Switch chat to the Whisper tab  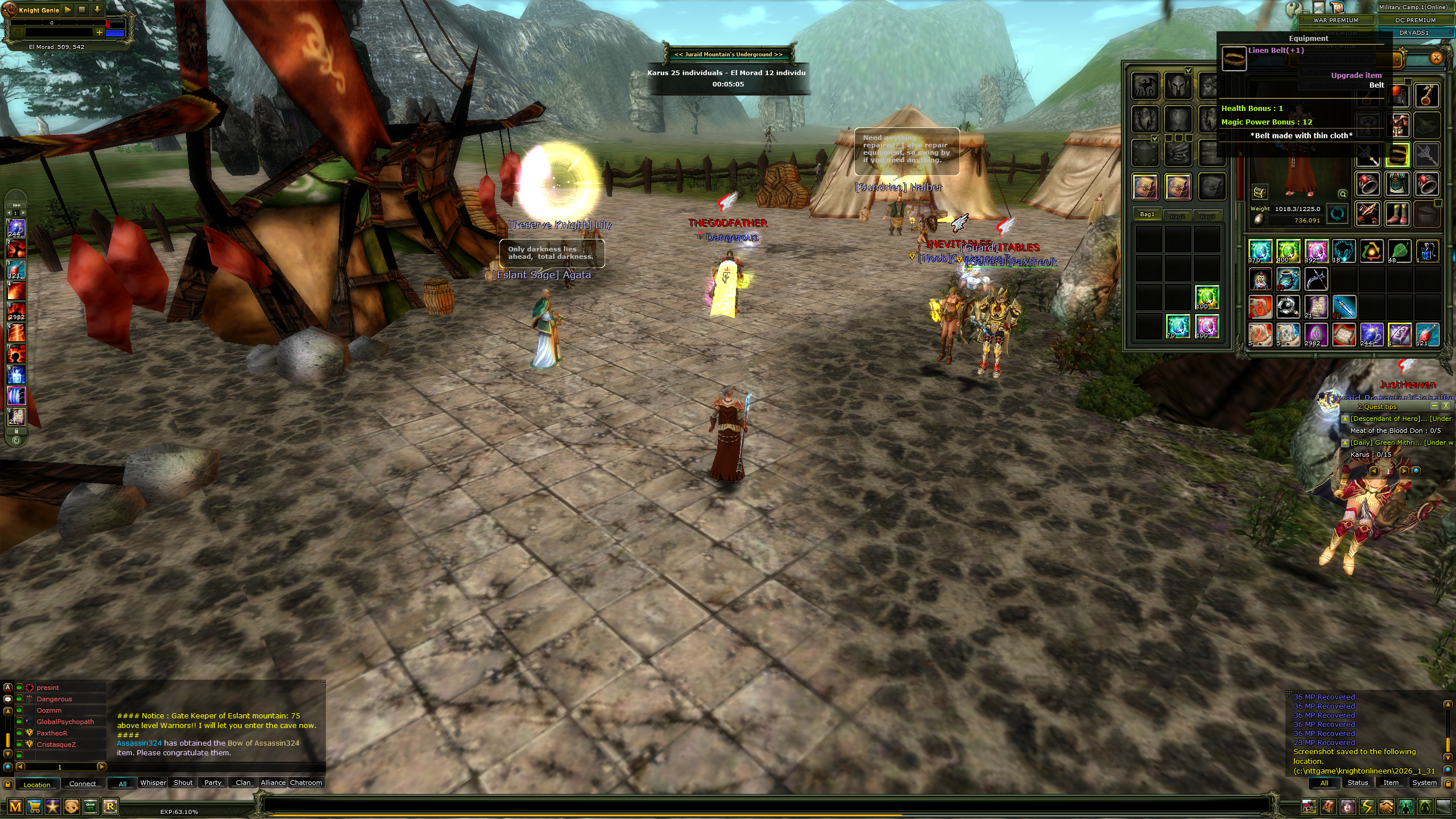(x=153, y=783)
